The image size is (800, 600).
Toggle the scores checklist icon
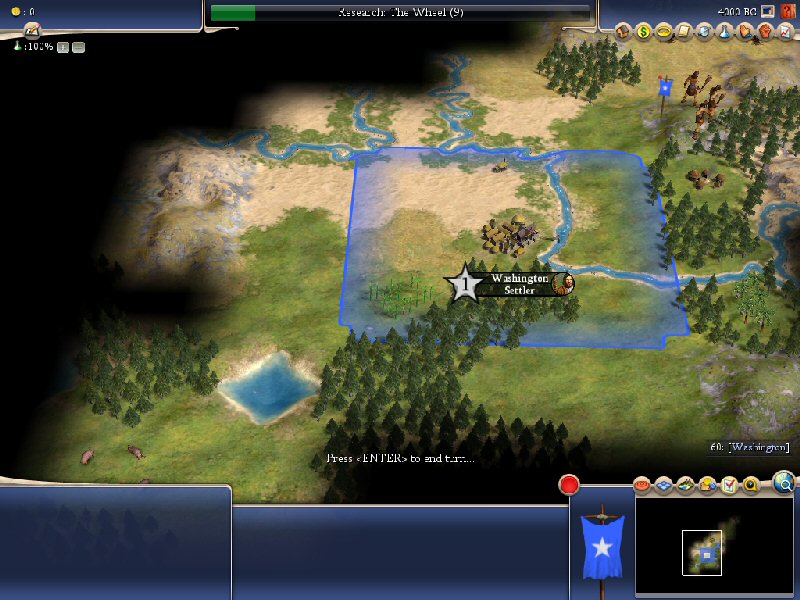730,486
